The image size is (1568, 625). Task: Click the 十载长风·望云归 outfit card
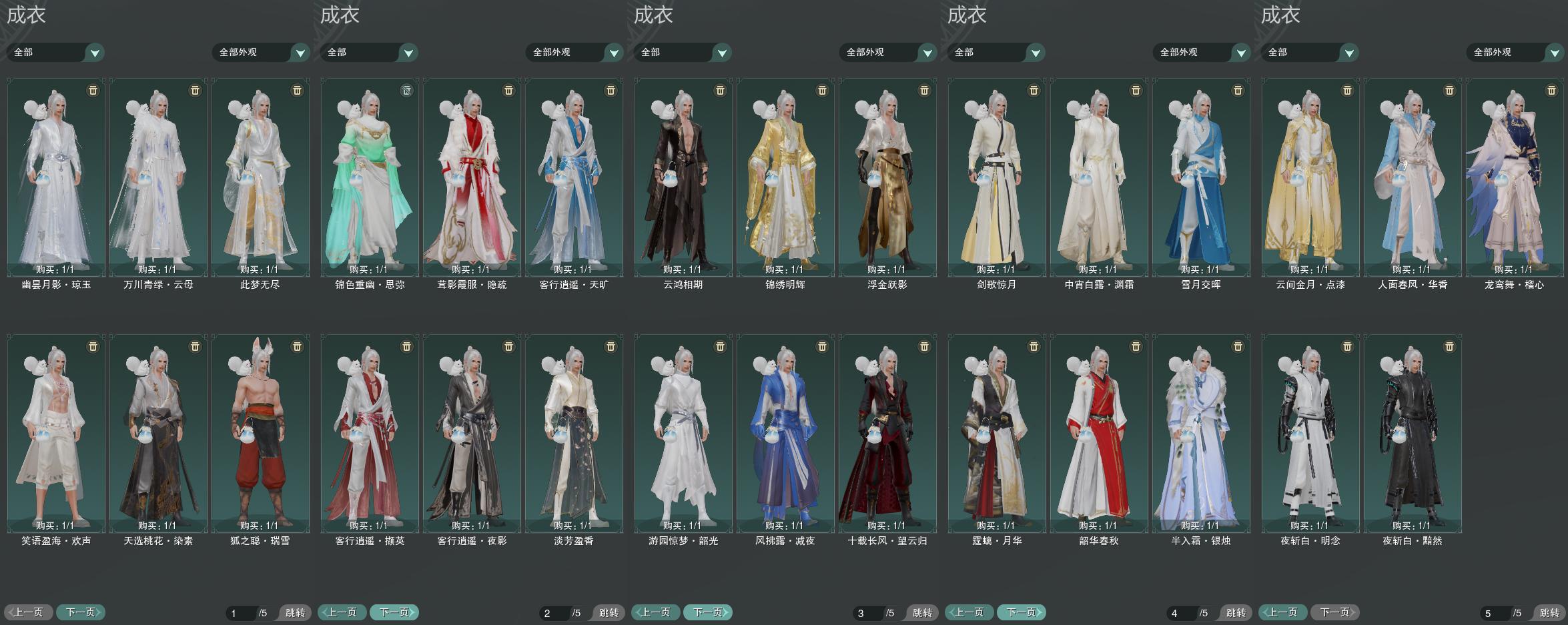[887, 434]
